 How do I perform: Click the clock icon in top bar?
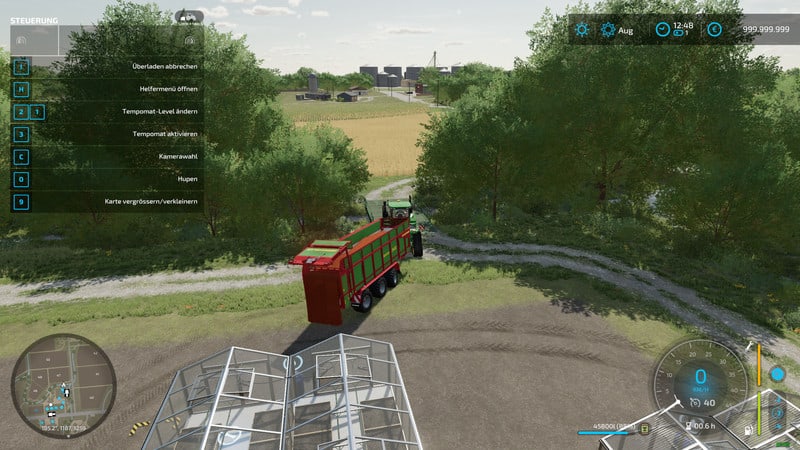pos(662,29)
